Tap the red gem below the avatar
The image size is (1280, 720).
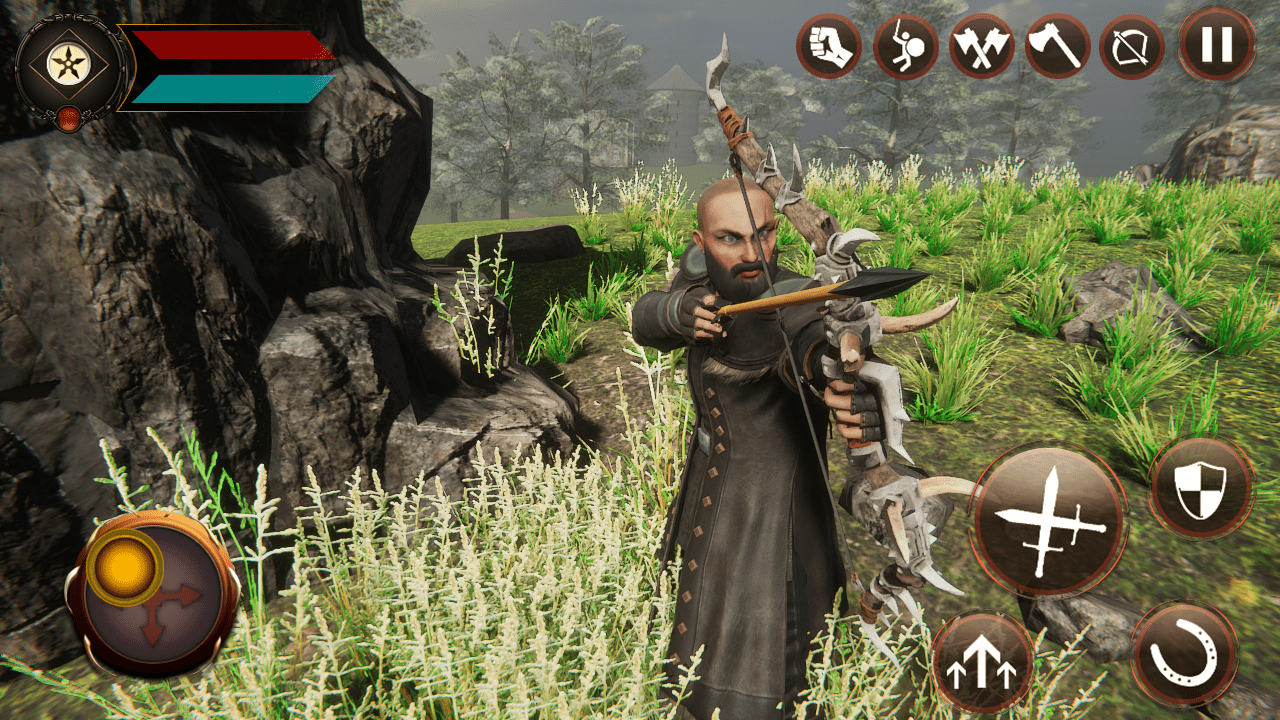click(x=71, y=116)
